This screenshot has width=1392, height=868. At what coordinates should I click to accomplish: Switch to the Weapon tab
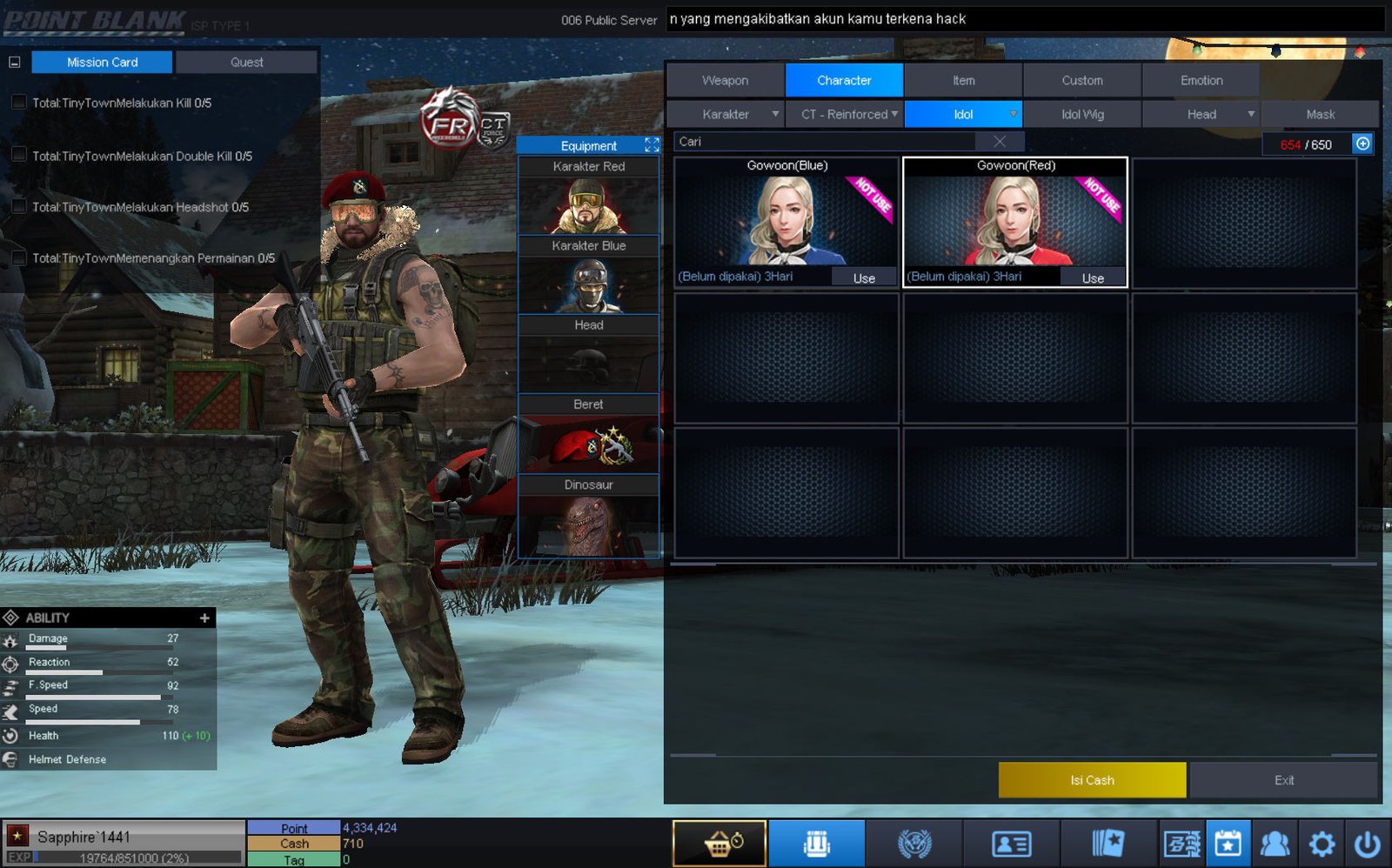click(725, 80)
